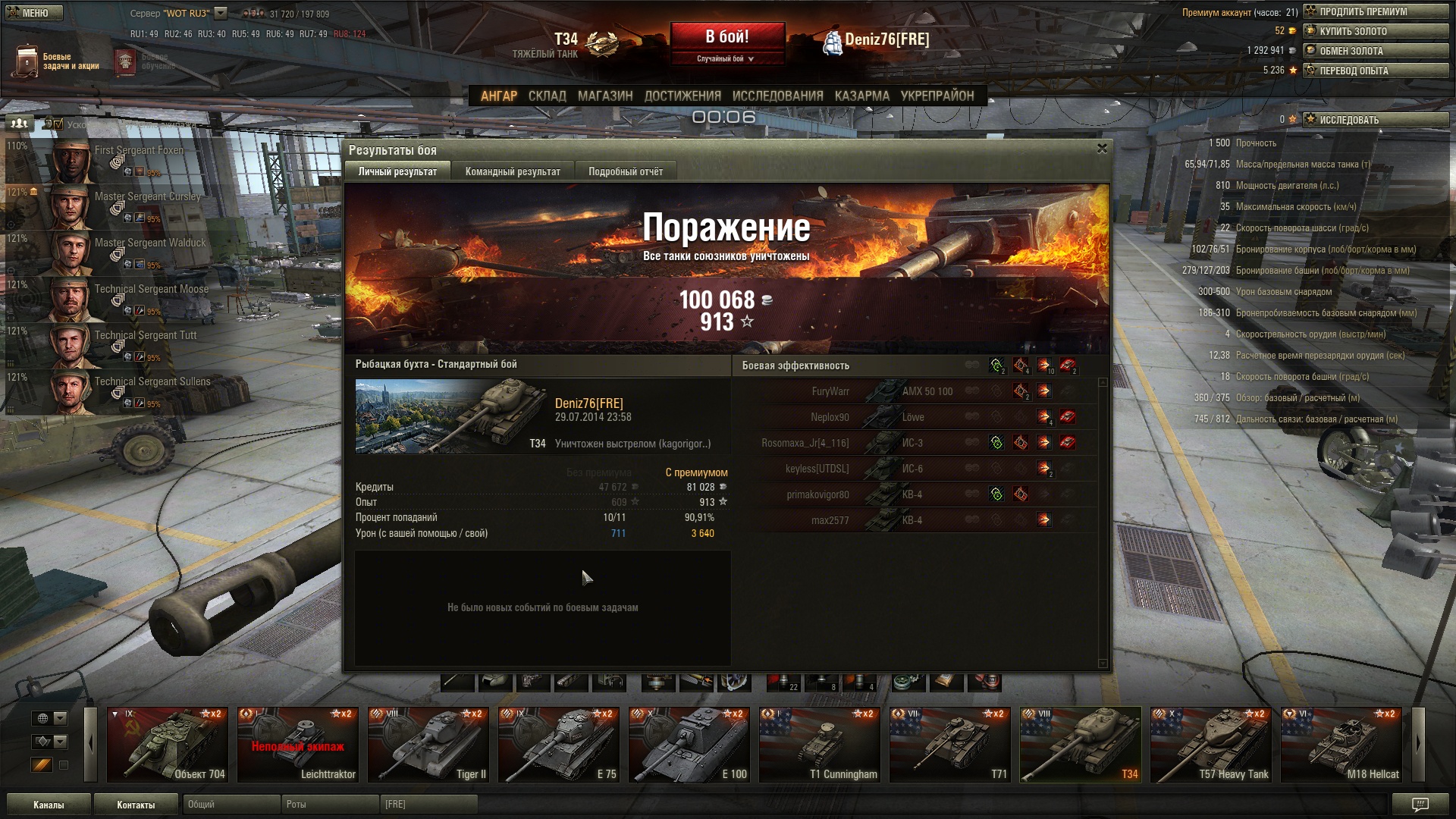Open the УКРЕПРАЙОН section
The image size is (1456, 819).
937,96
